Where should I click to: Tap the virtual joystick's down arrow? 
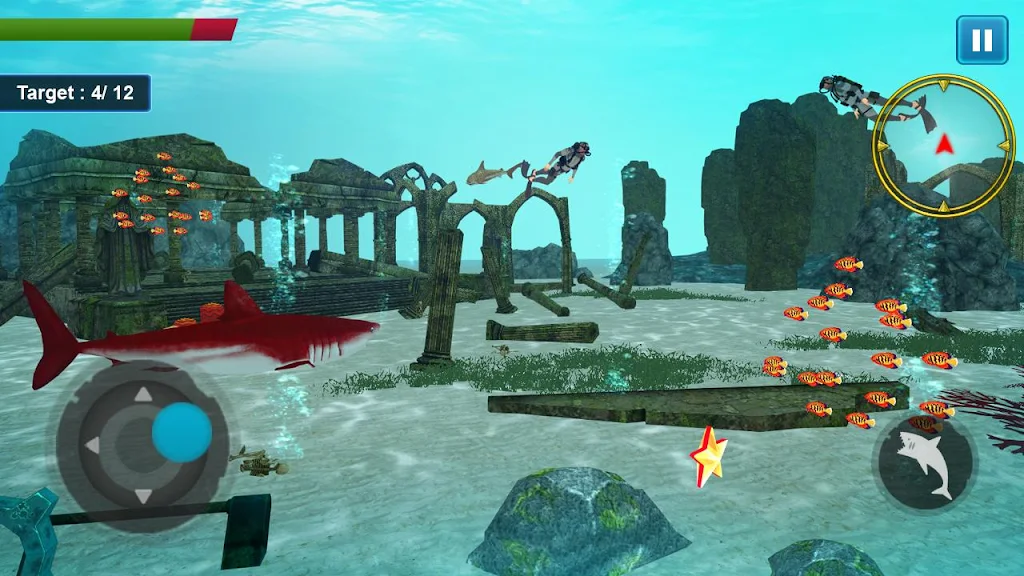coord(143,496)
